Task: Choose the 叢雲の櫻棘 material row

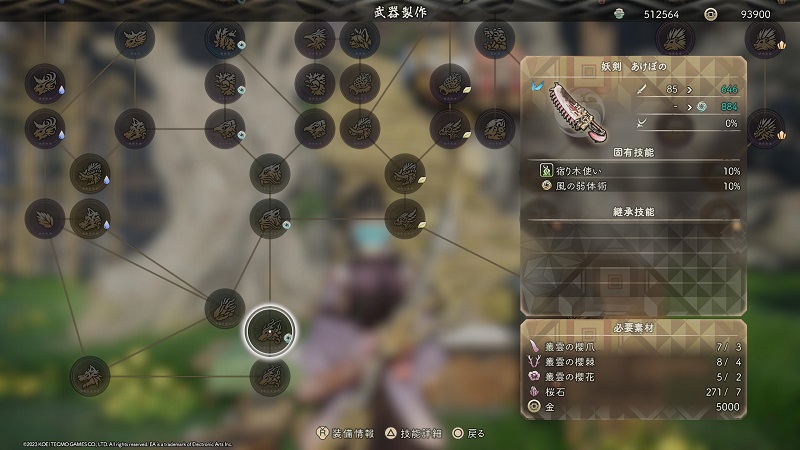Action: (633, 361)
